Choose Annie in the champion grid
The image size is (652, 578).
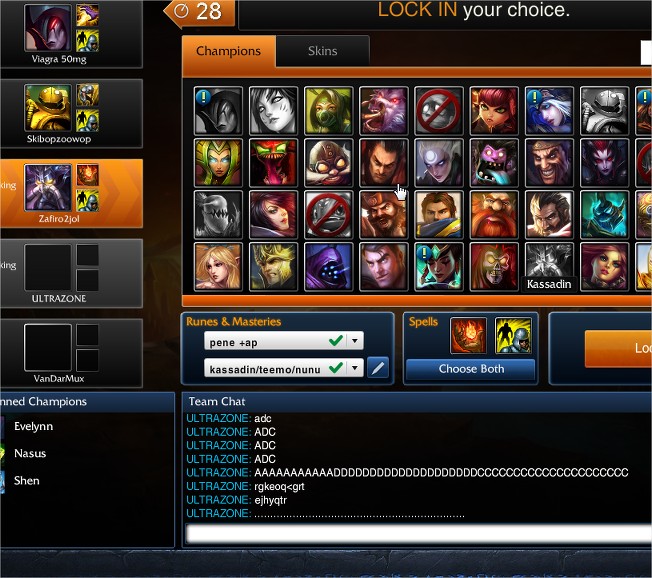[x=494, y=111]
